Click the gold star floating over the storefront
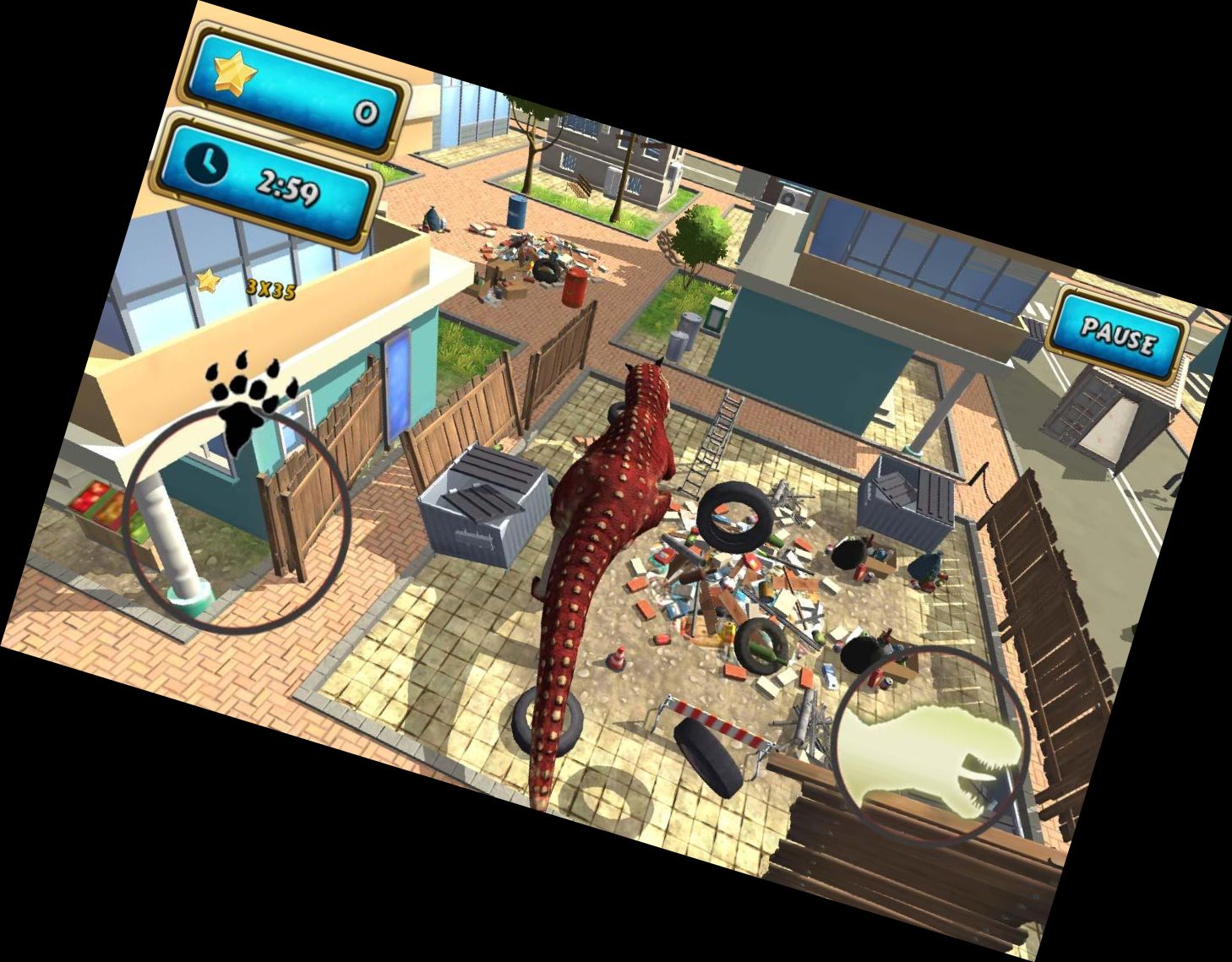This screenshot has height=962, width=1232. [x=210, y=279]
